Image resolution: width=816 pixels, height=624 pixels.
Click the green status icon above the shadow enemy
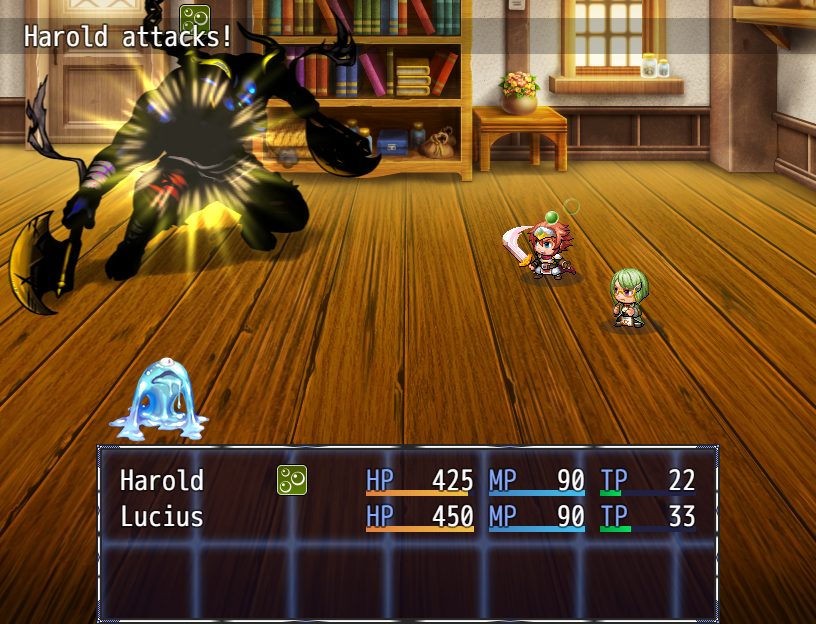(194, 19)
